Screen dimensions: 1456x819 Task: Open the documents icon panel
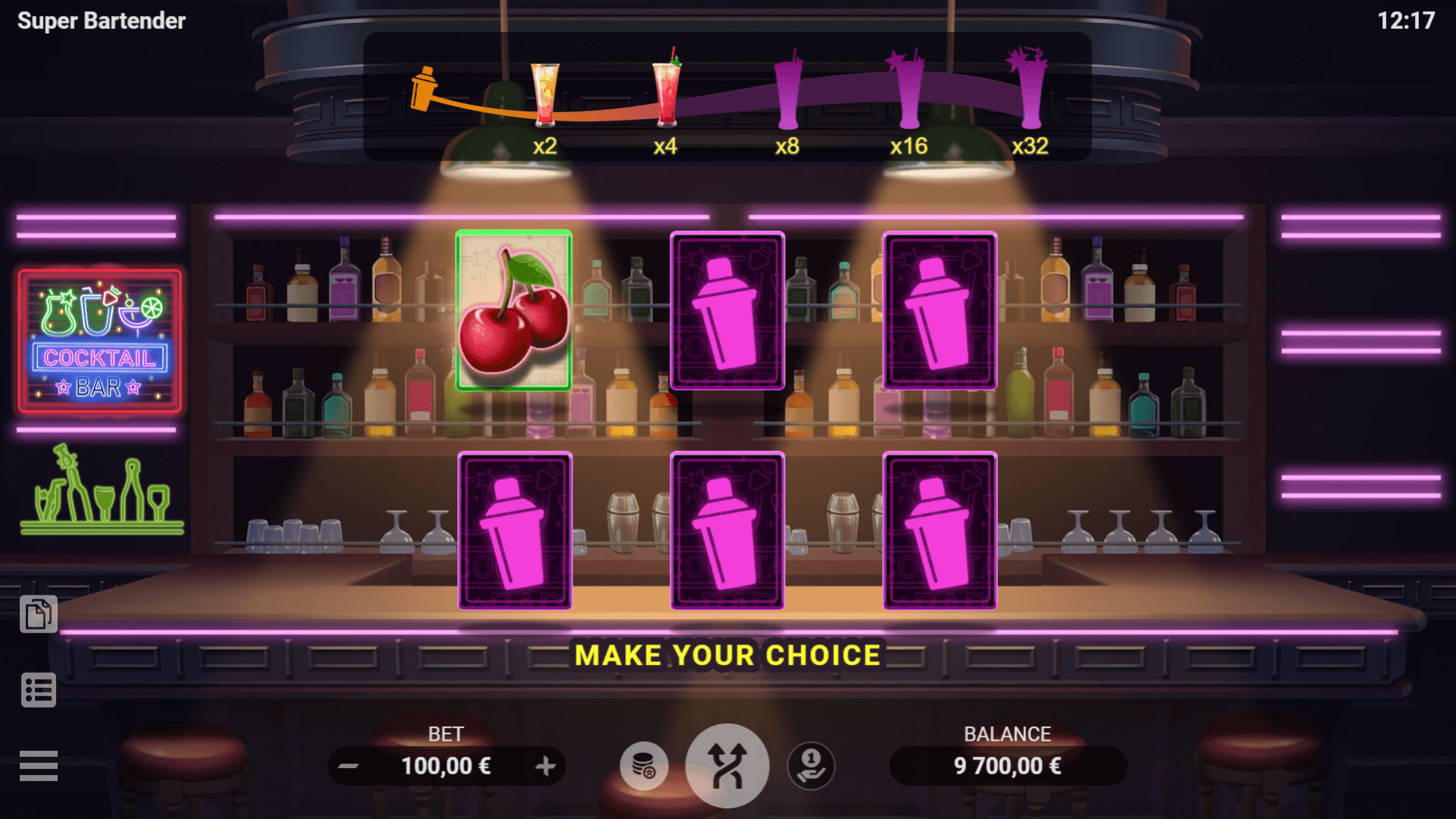click(x=39, y=614)
